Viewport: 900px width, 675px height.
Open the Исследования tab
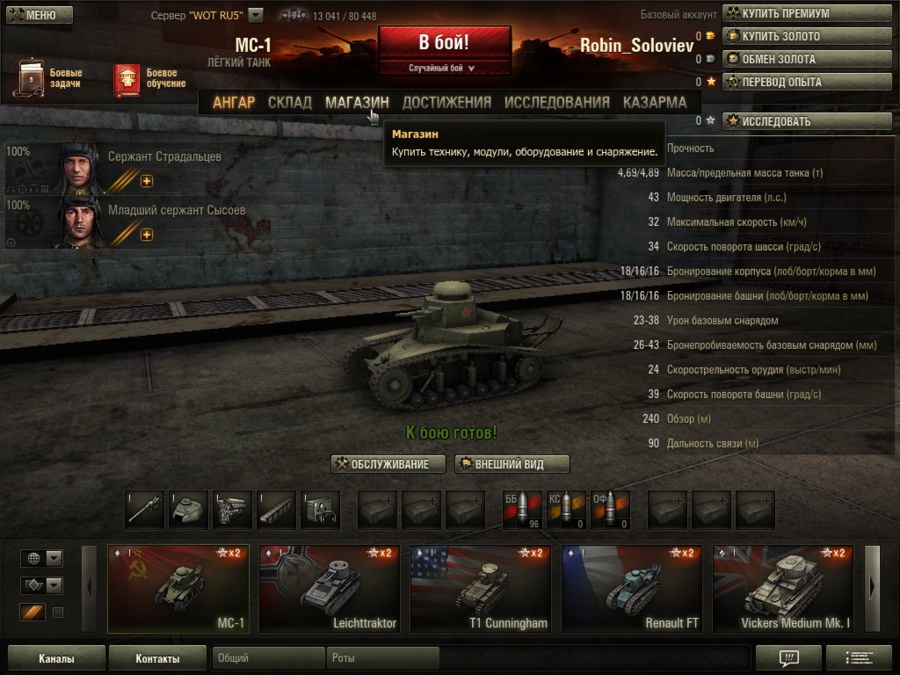[x=557, y=102]
